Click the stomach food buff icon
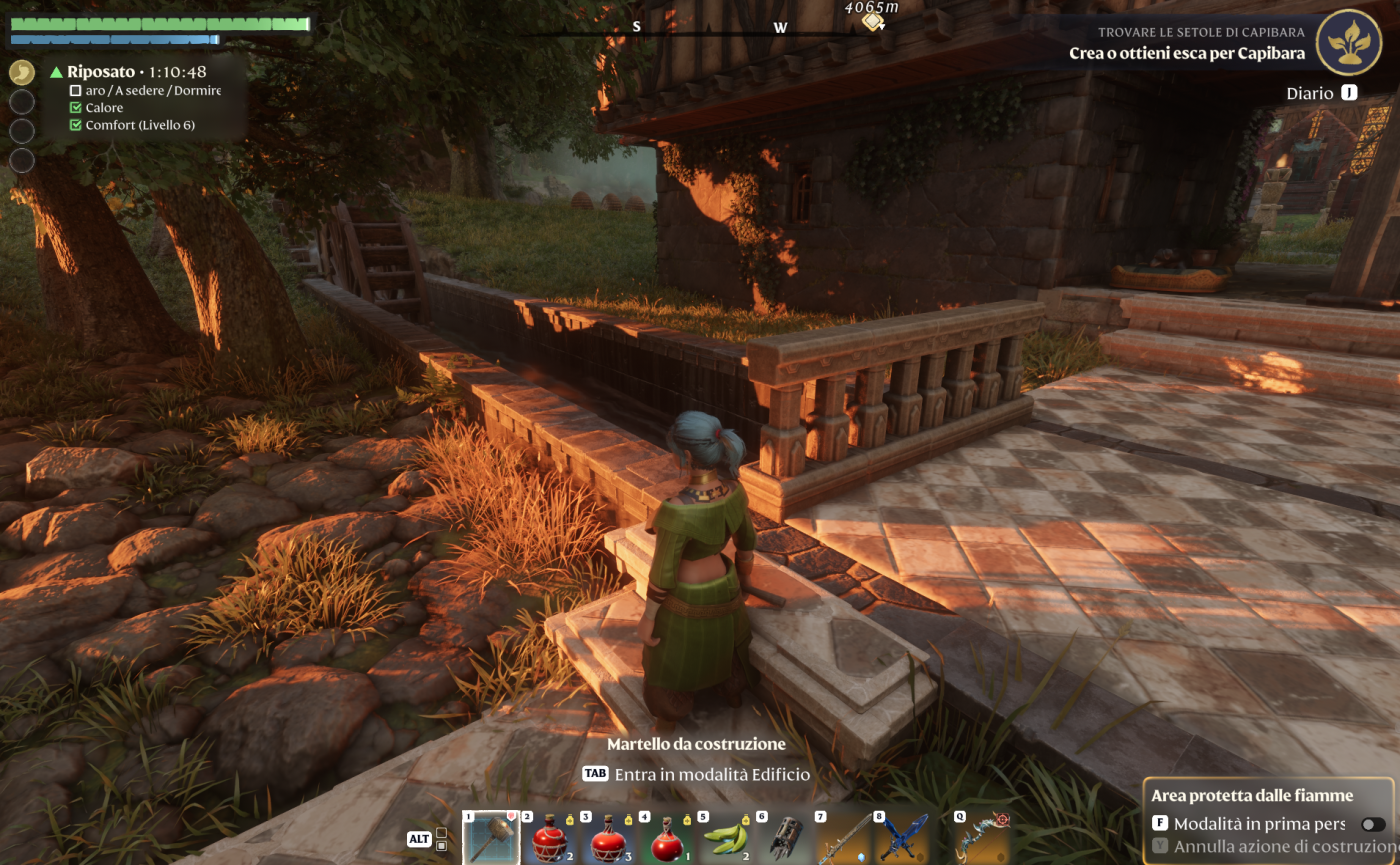This screenshot has width=1400, height=865. (22, 72)
